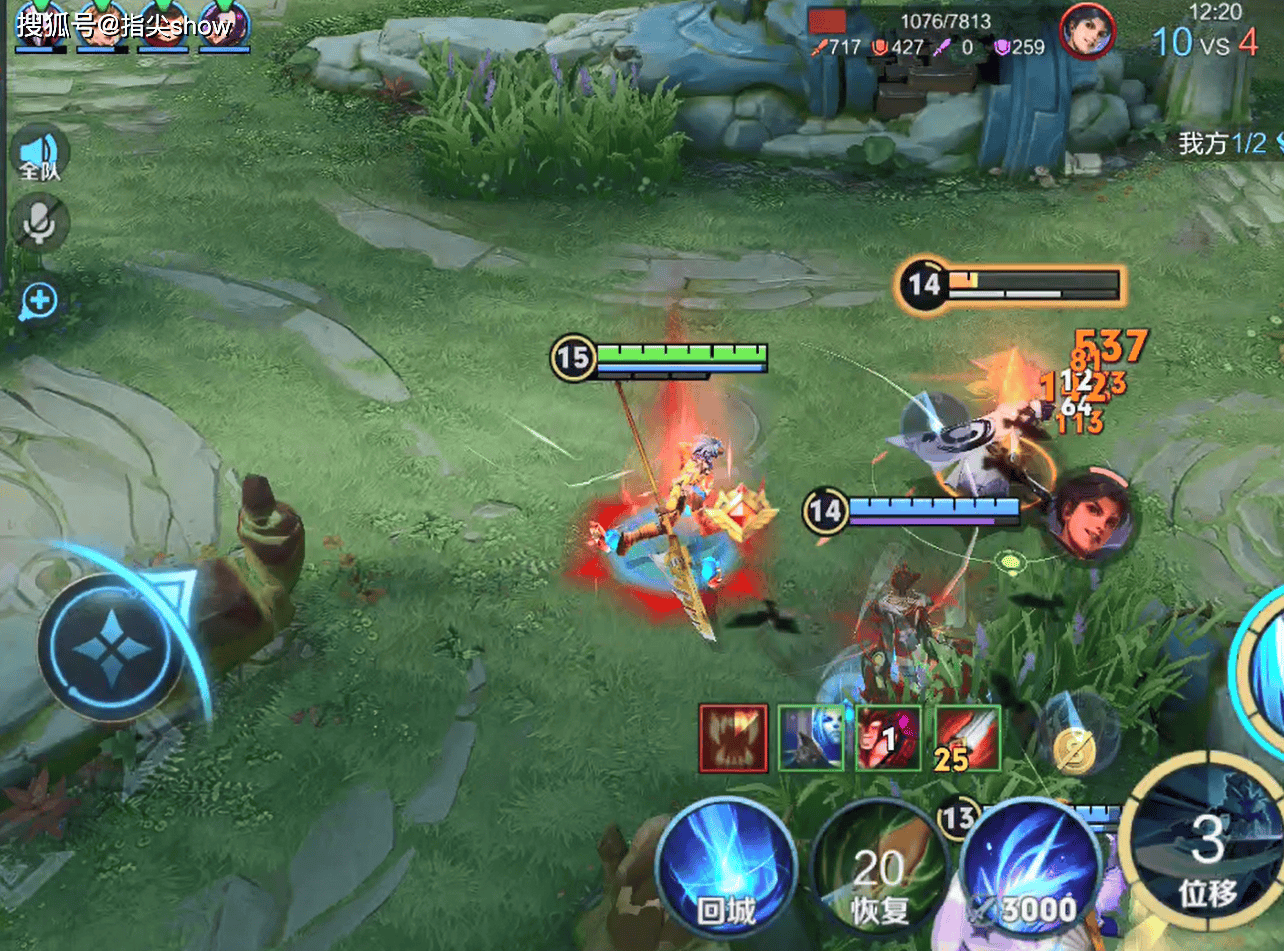The height and width of the screenshot is (951, 1284).
Task: Activate the blue slash skill marked 3000
Action: click(1030, 868)
